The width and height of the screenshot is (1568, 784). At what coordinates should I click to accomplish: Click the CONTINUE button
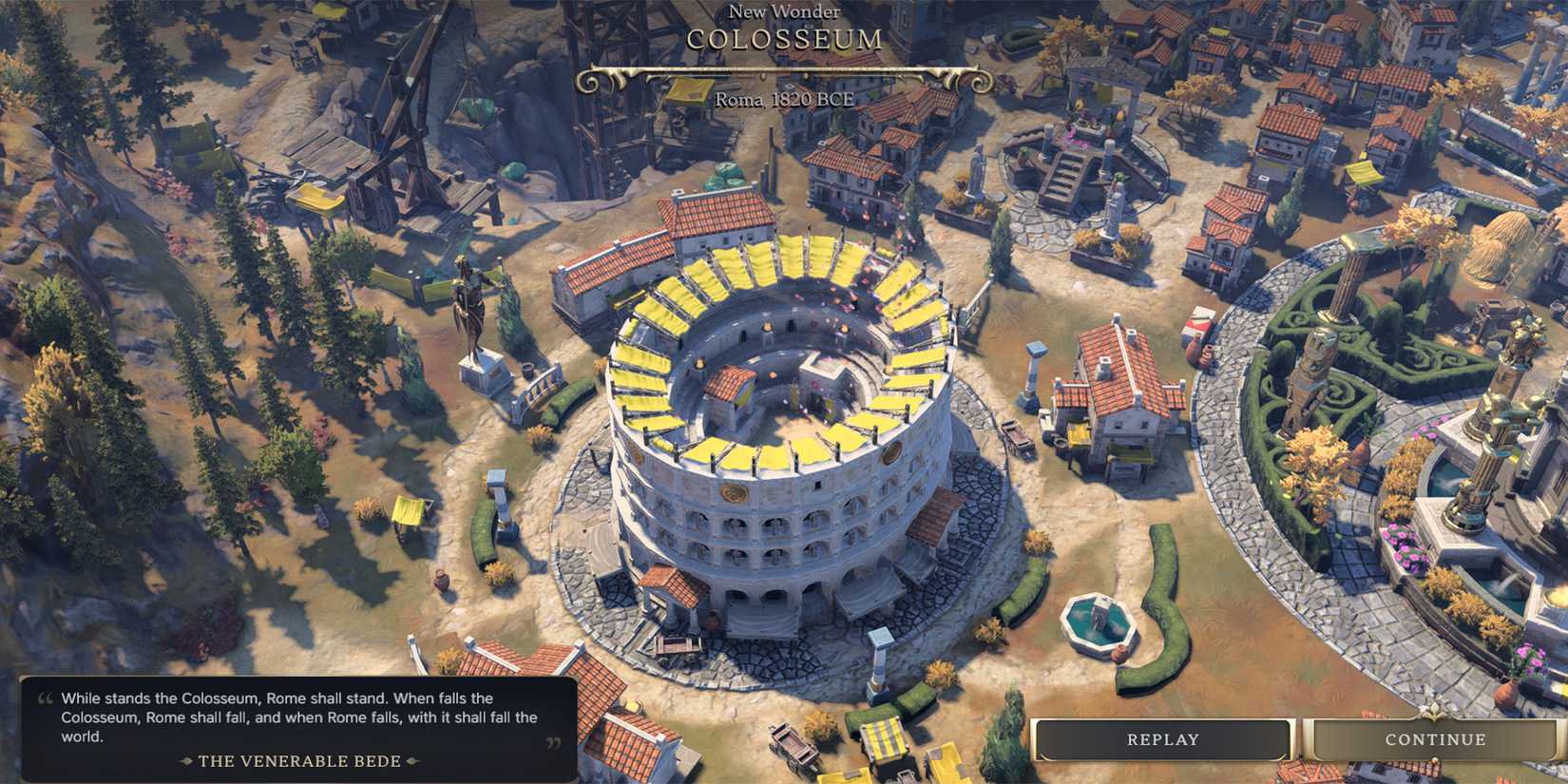click(1435, 738)
